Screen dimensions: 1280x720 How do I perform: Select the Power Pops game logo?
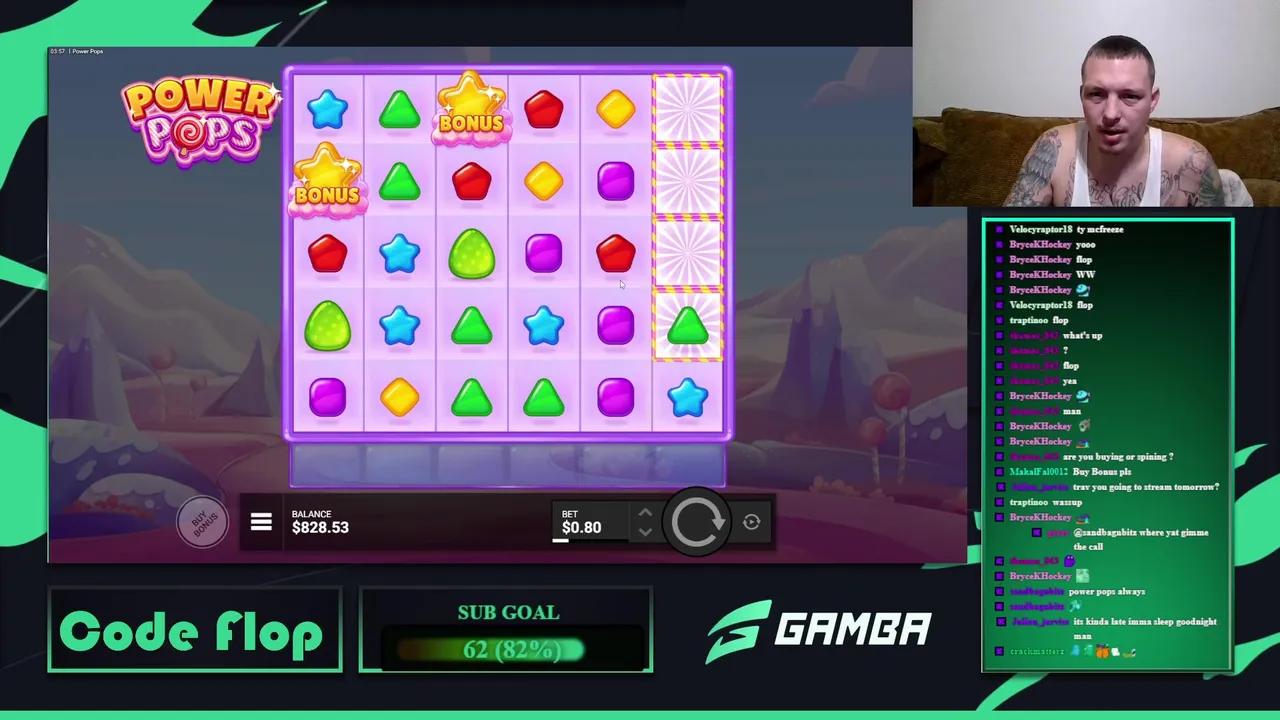(x=200, y=118)
